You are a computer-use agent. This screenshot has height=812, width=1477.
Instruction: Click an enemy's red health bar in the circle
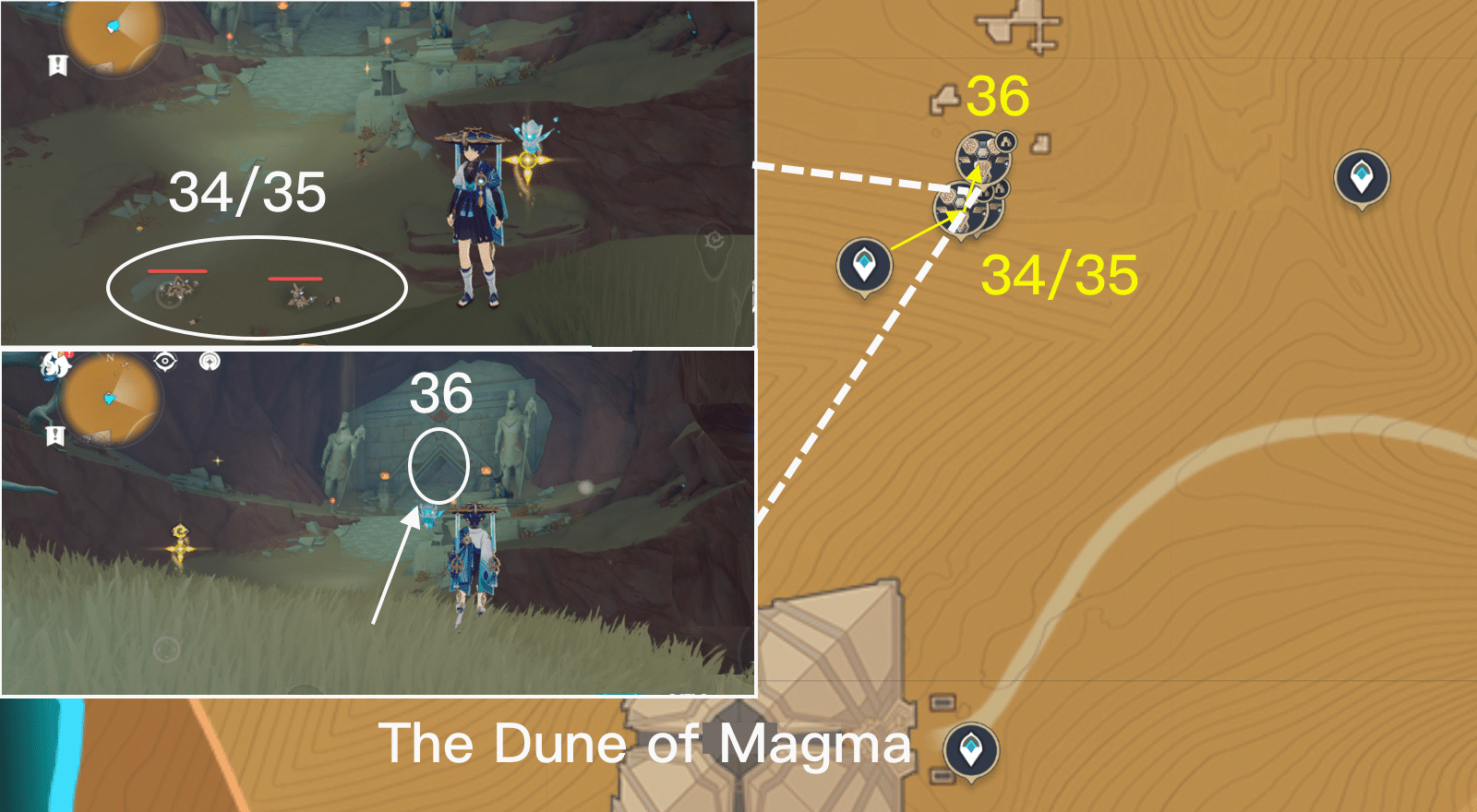coord(178,272)
